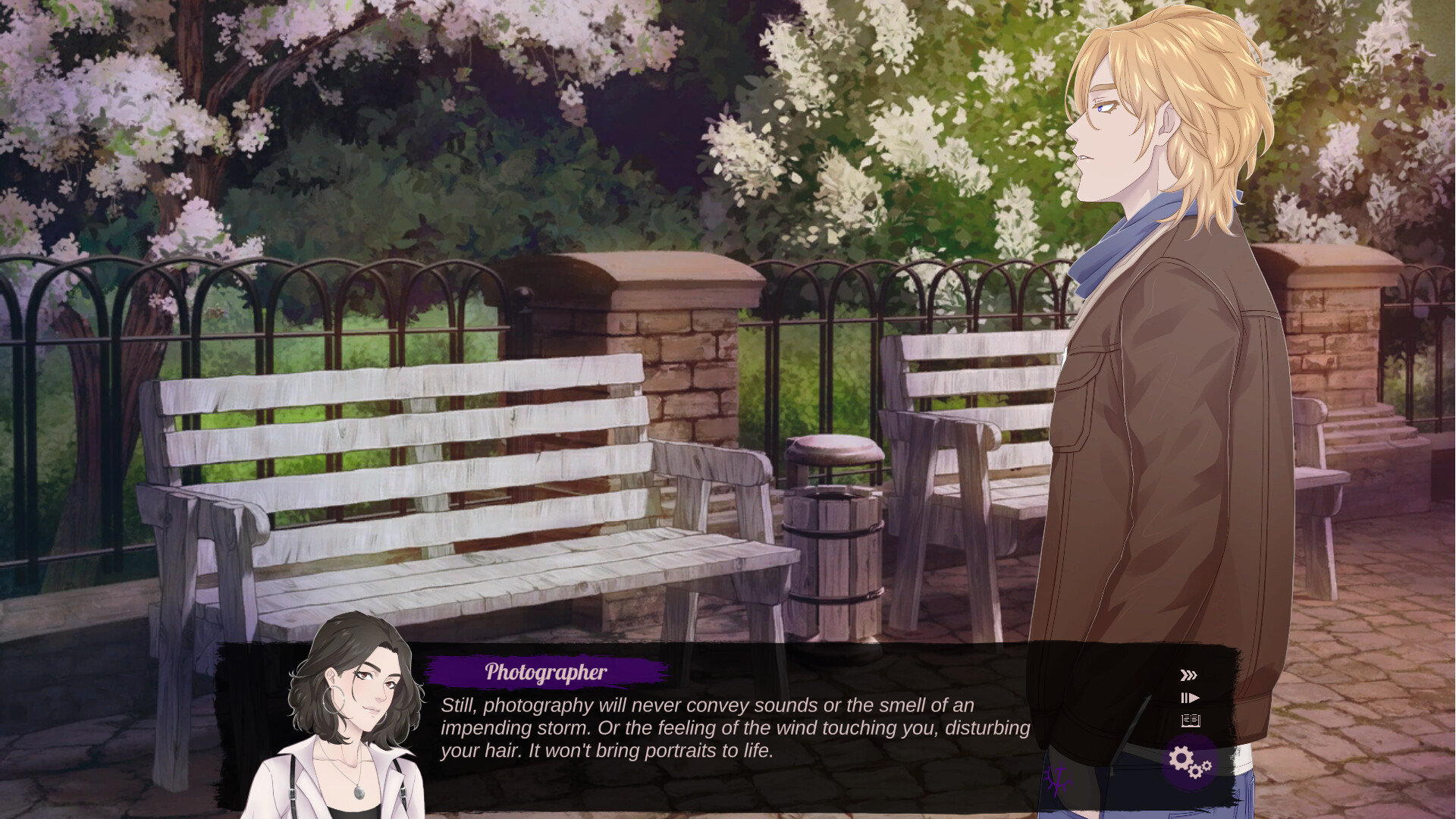Image resolution: width=1456 pixels, height=819 pixels.
Task: Select the Photographer name banner
Action: 546,670
